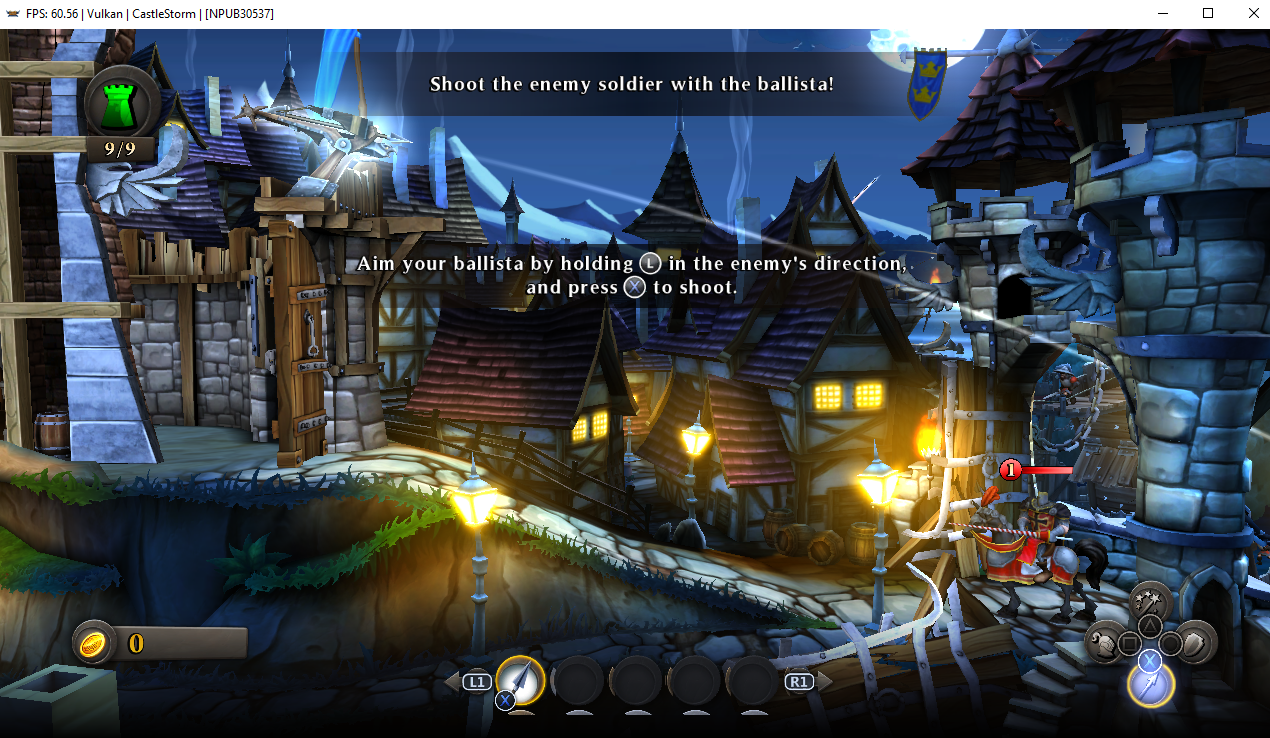Maximize the game window
This screenshot has height=738, width=1270.
(1208, 14)
